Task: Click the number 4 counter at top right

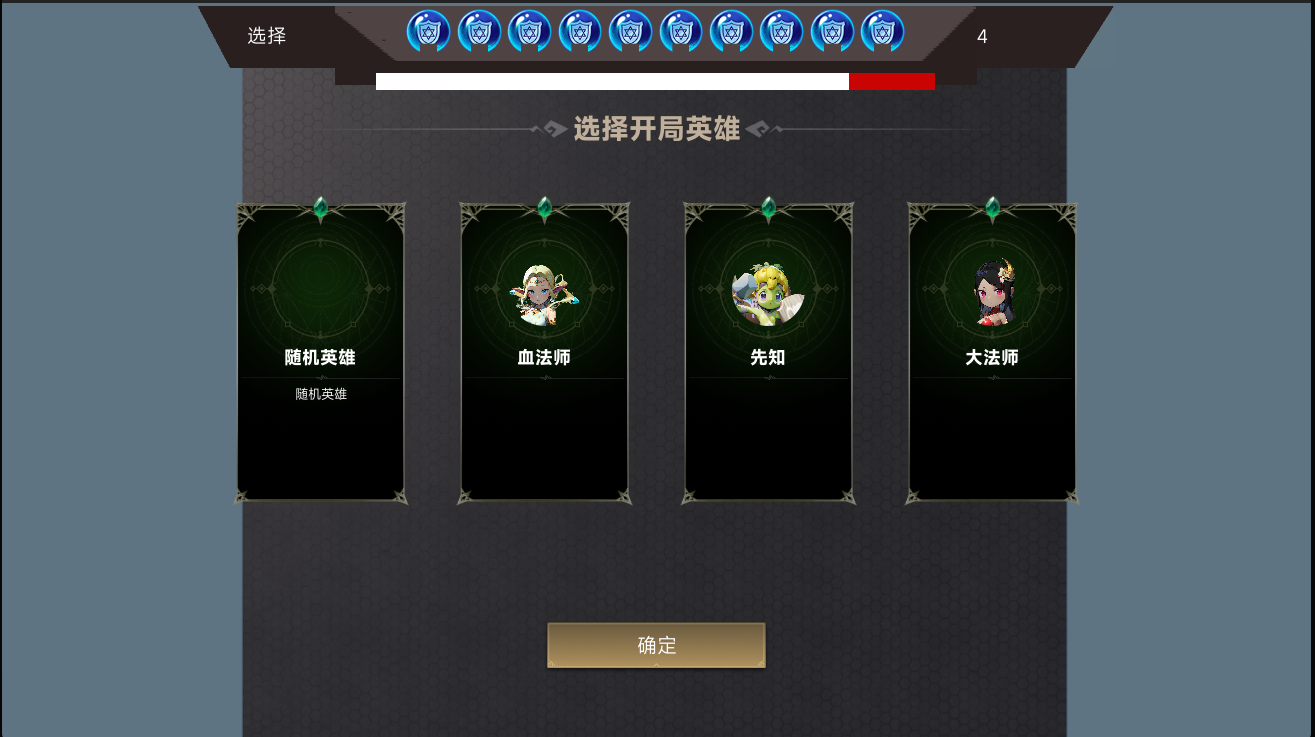Action: (x=982, y=36)
